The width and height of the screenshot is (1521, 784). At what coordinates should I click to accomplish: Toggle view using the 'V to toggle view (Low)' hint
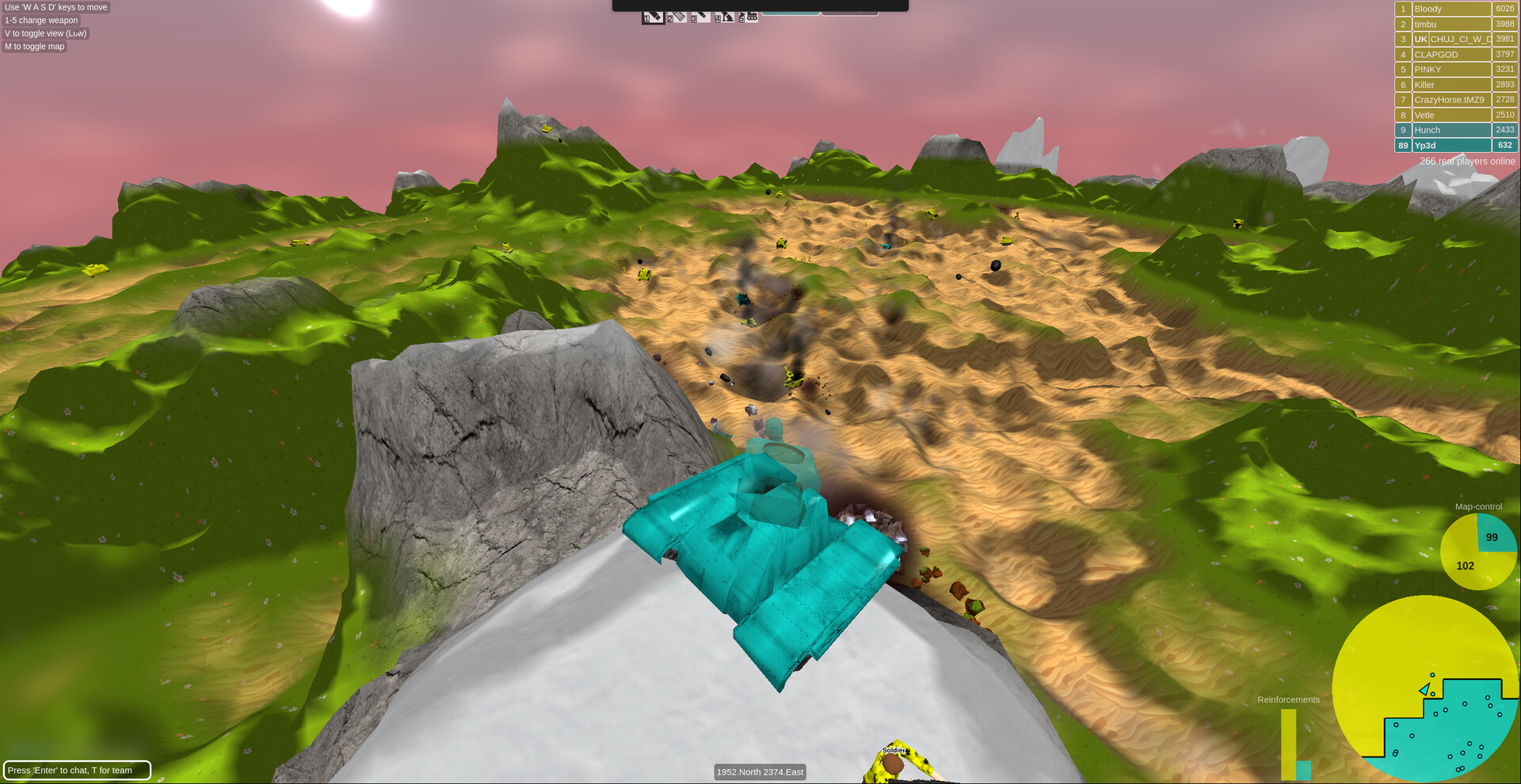click(44, 33)
